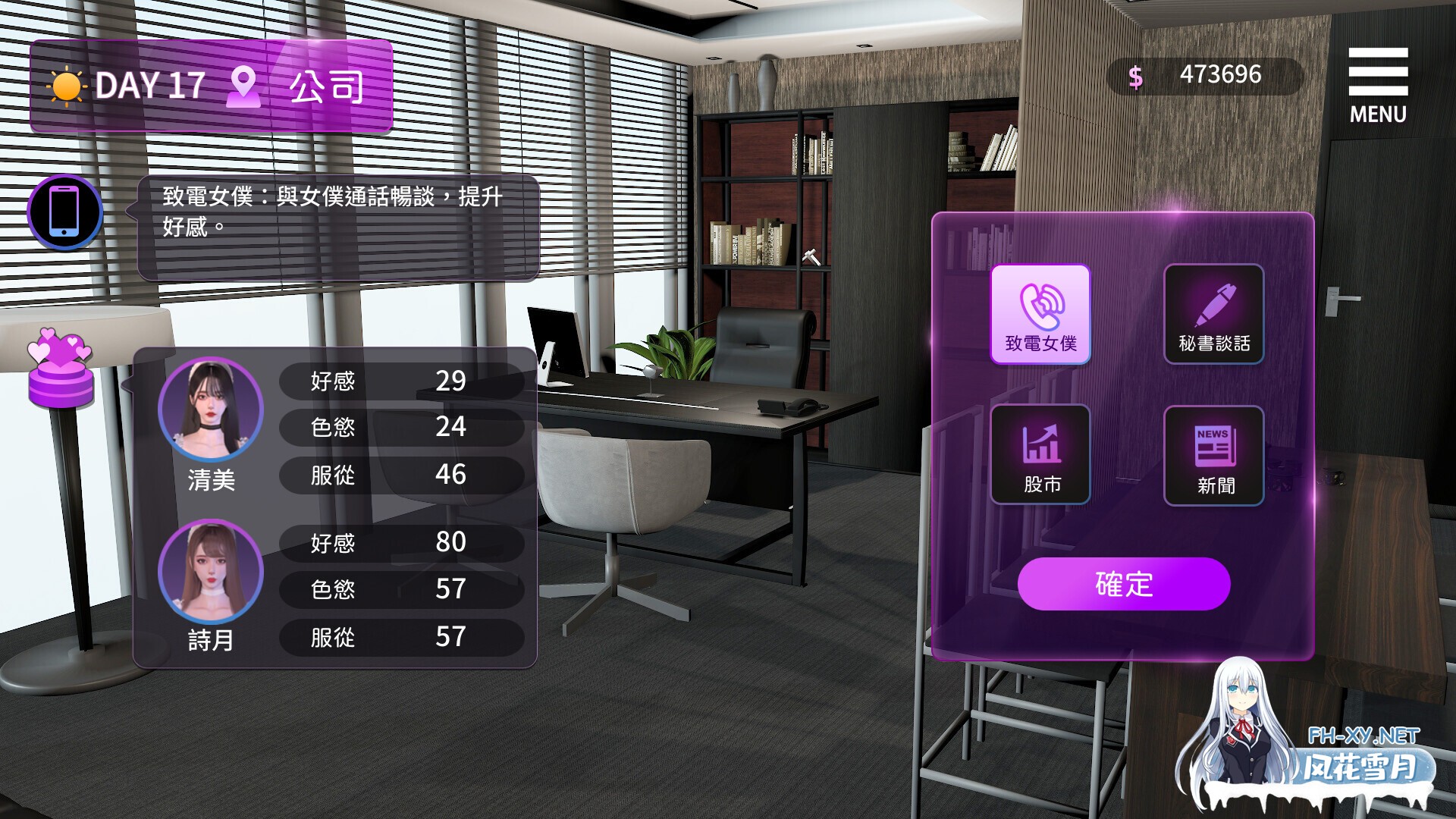Image resolution: width=1456 pixels, height=819 pixels.
Task: Click the phone icon near the tooltip
Action: pos(65,211)
